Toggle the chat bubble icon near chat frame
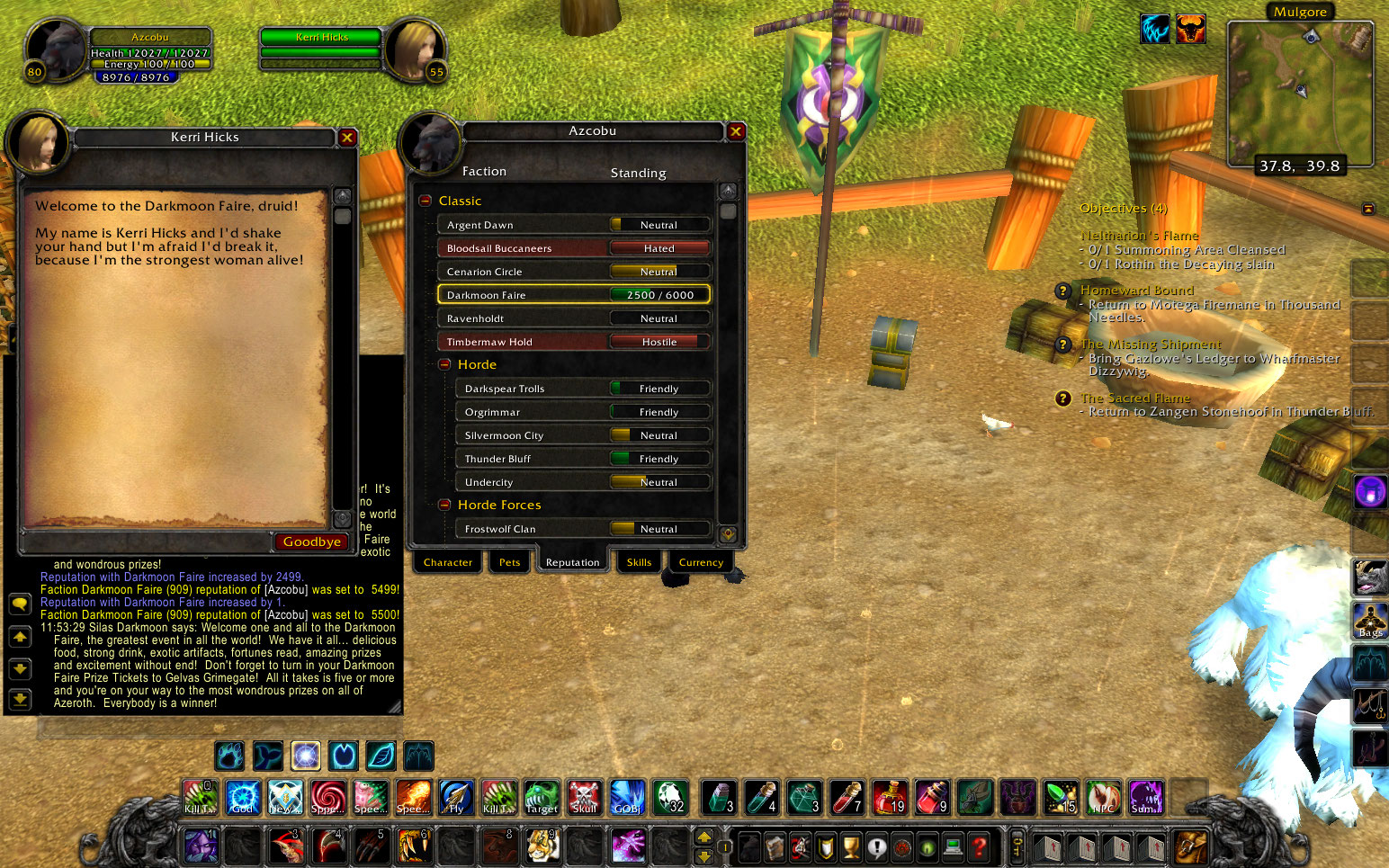 [x=20, y=604]
